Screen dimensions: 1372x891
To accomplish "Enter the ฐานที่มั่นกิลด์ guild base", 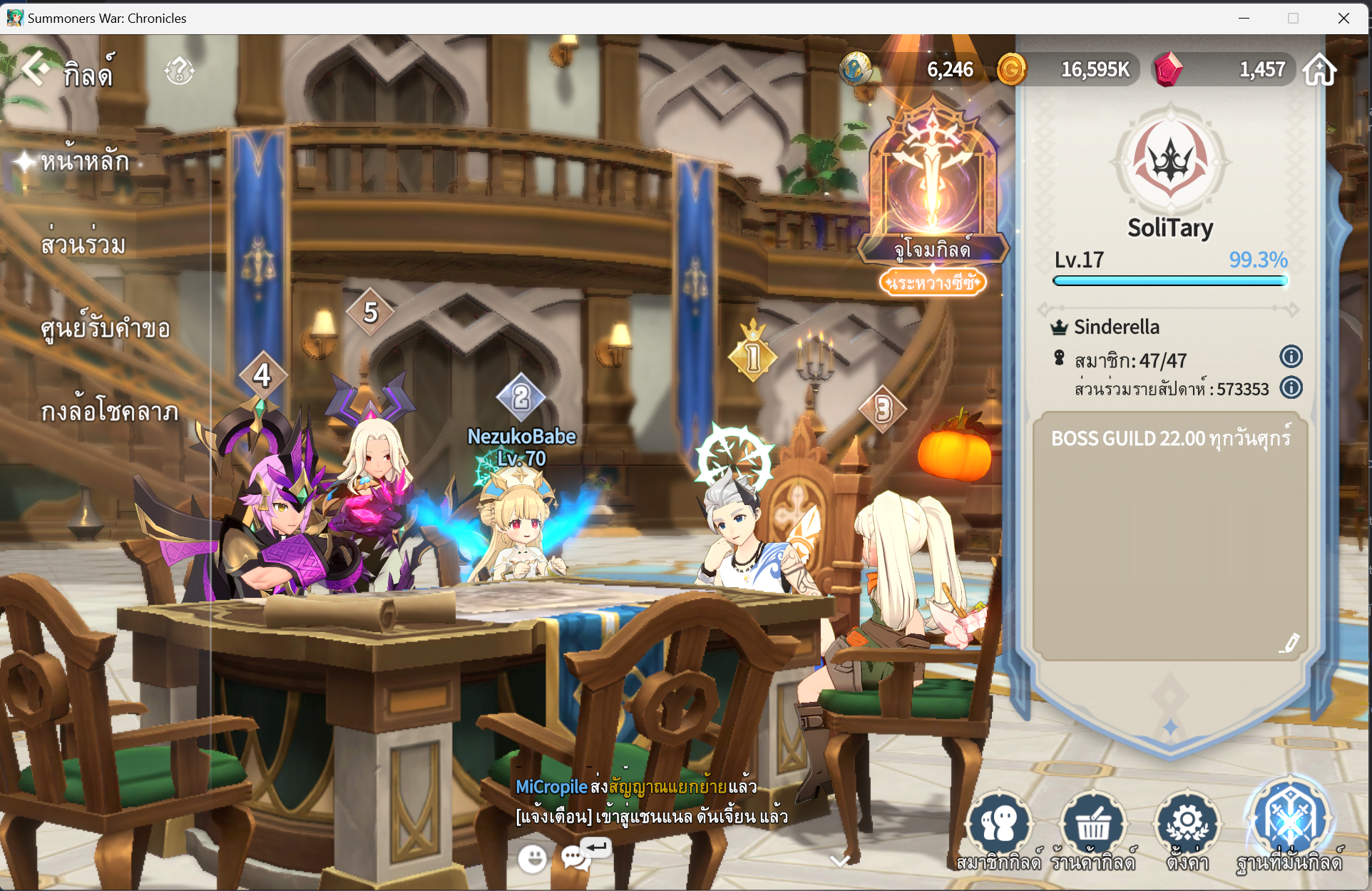I will [1289, 824].
